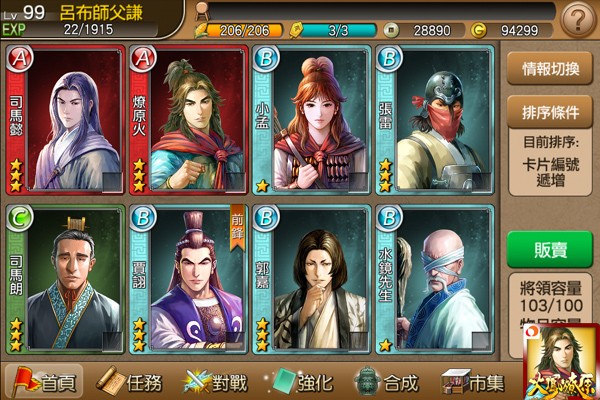Select the 司馬懿 general card

(66, 120)
